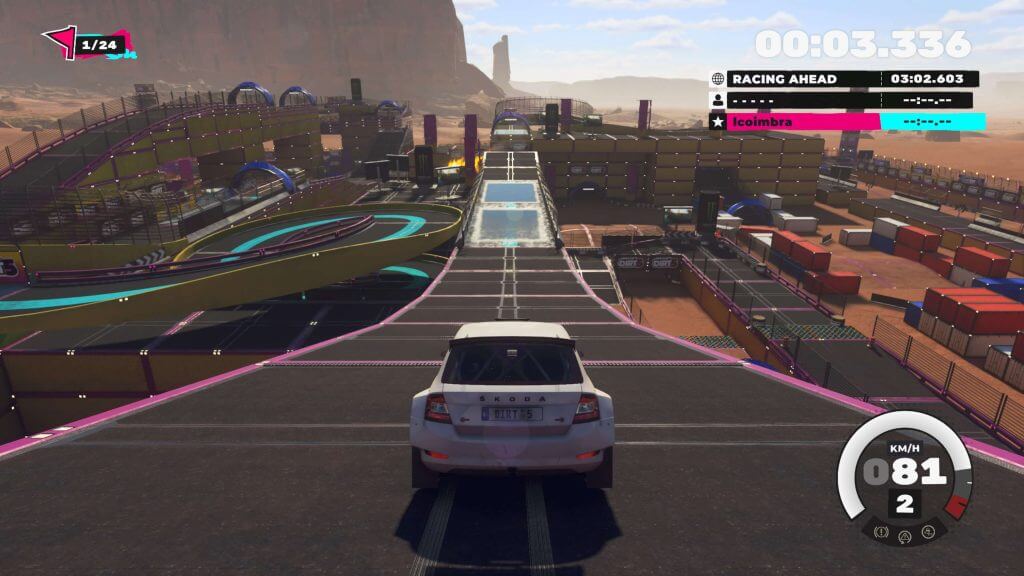Click the traction control skid icon
This screenshot has height=576, width=1024.
pyautogui.click(x=926, y=532)
